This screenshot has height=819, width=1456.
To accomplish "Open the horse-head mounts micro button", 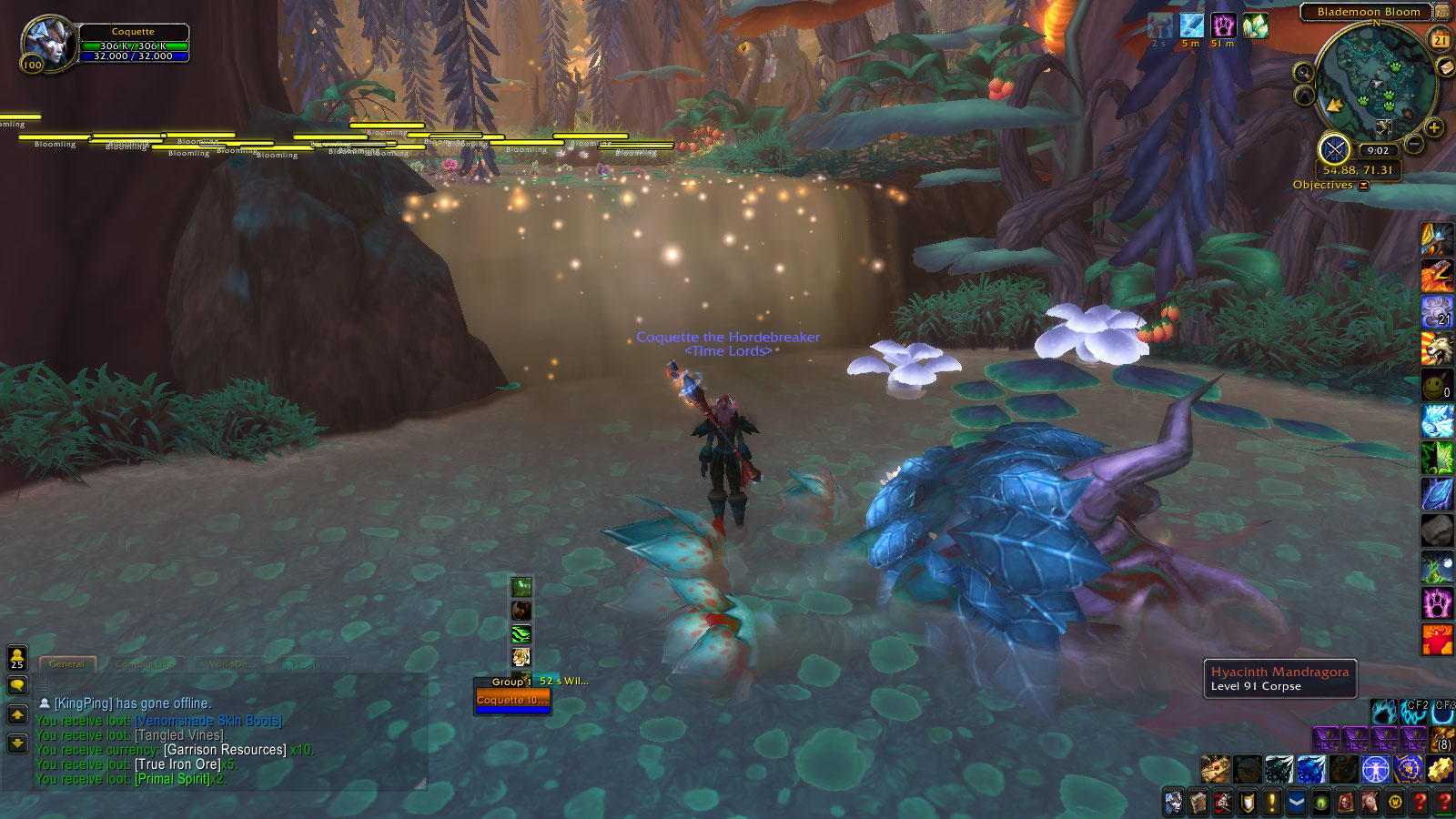I will (1370, 803).
